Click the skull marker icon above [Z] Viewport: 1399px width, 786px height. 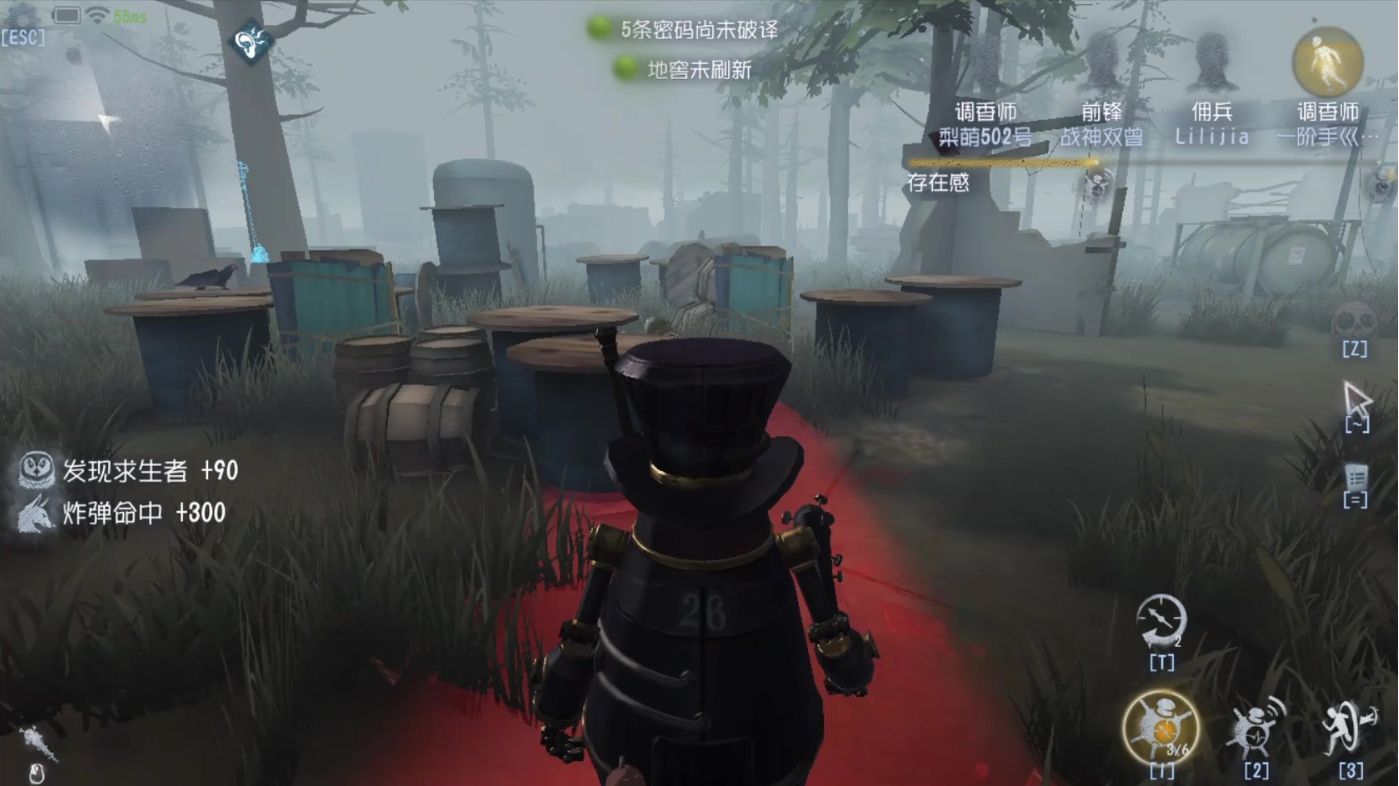coord(1355,318)
